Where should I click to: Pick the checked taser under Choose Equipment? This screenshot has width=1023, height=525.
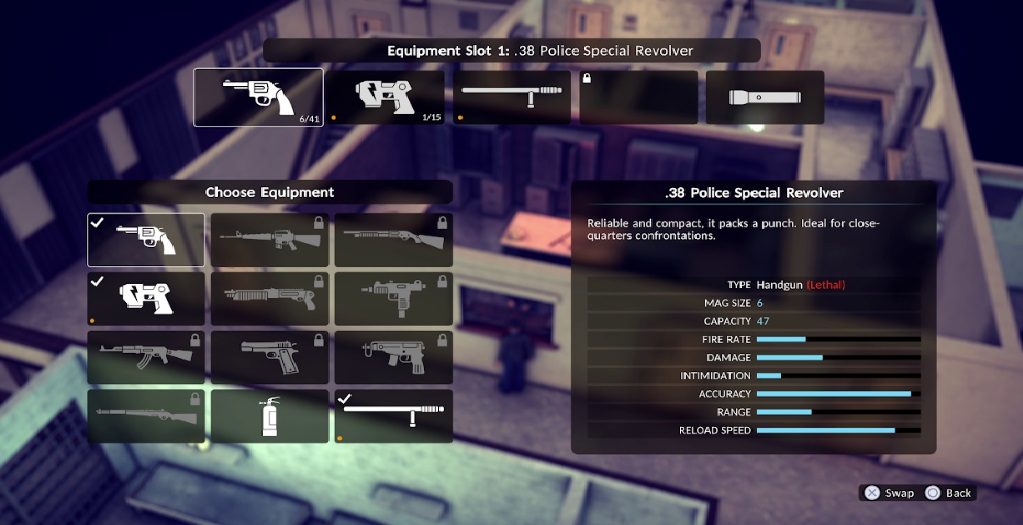pyautogui.click(x=146, y=298)
